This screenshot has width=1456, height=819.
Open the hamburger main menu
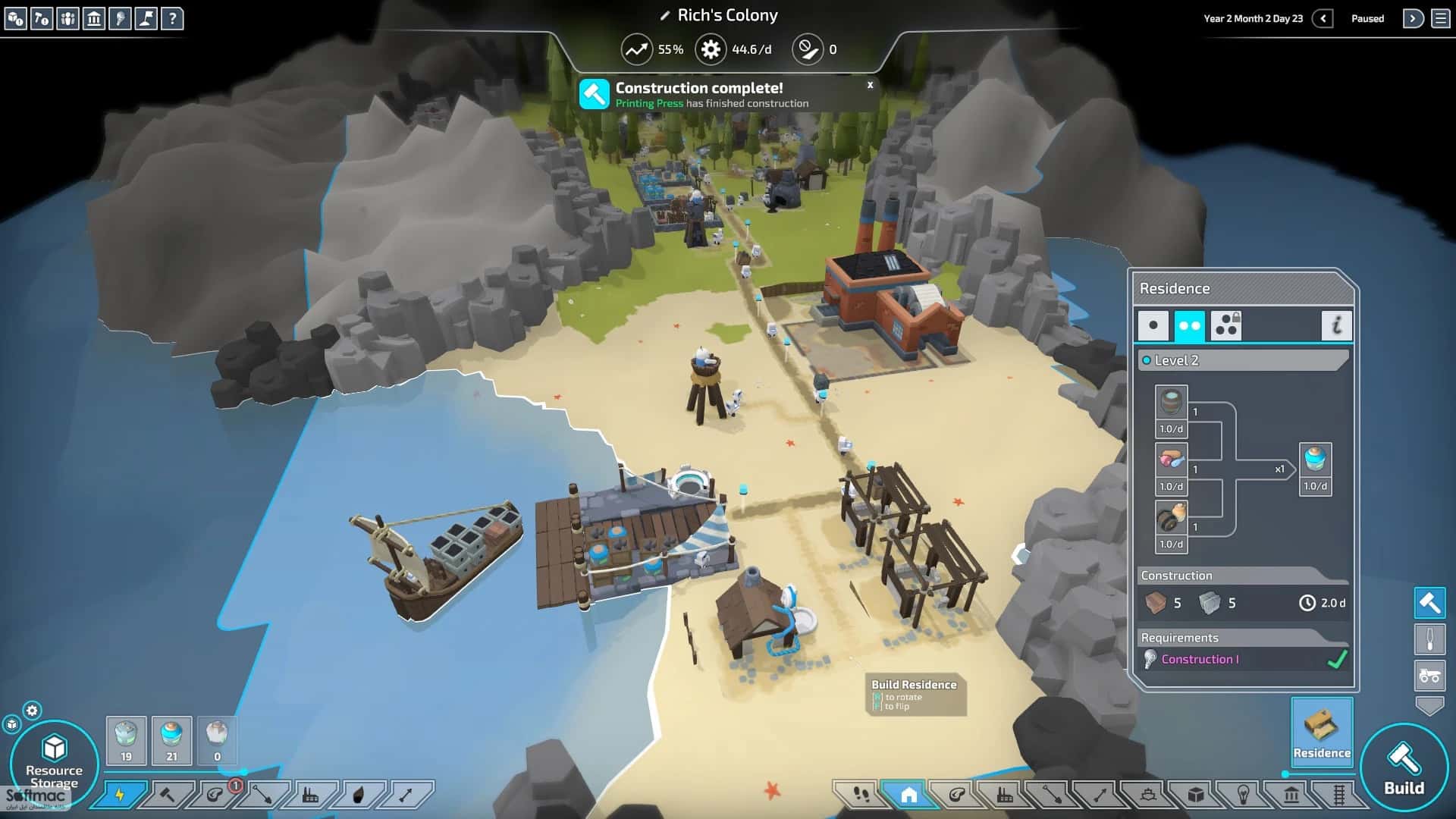point(1441,18)
